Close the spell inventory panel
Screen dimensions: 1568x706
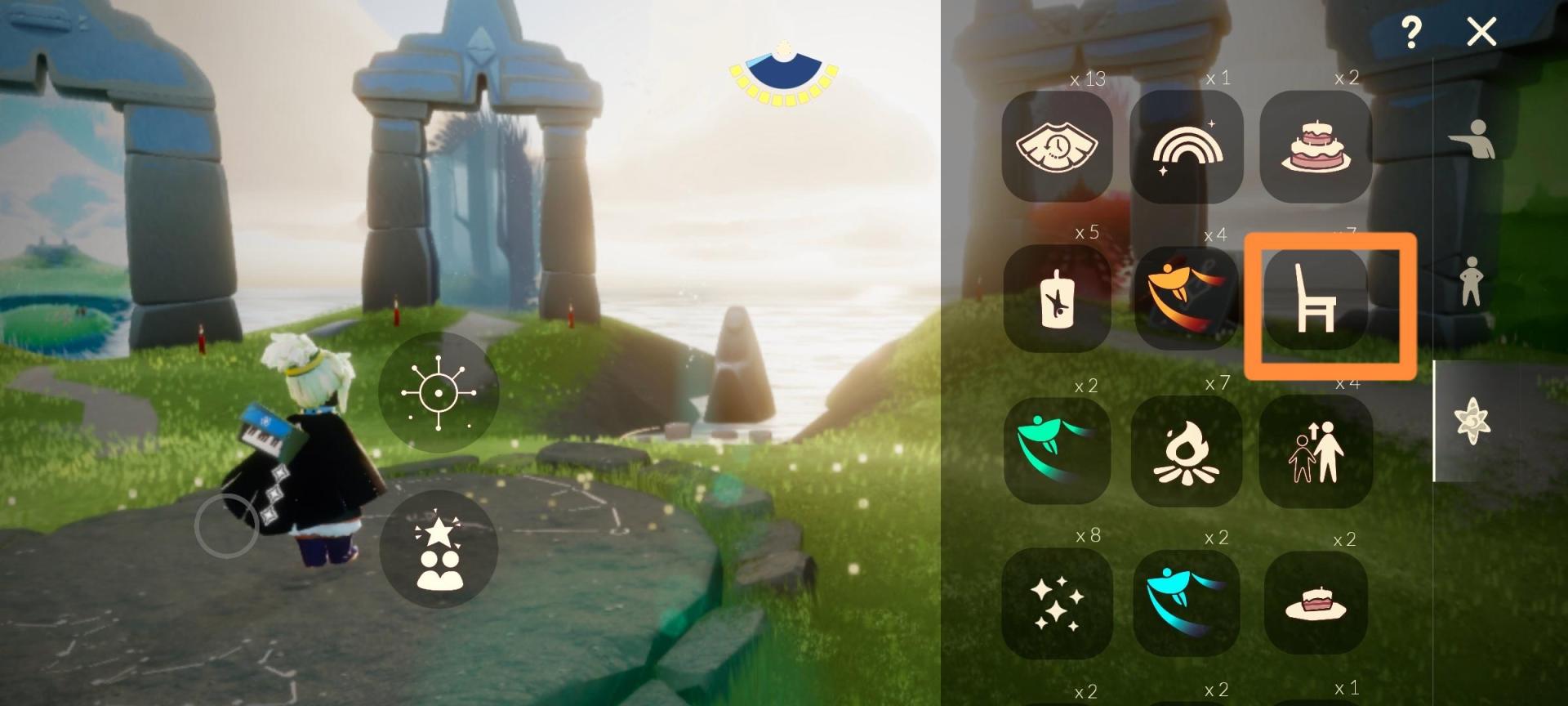click(x=1481, y=33)
